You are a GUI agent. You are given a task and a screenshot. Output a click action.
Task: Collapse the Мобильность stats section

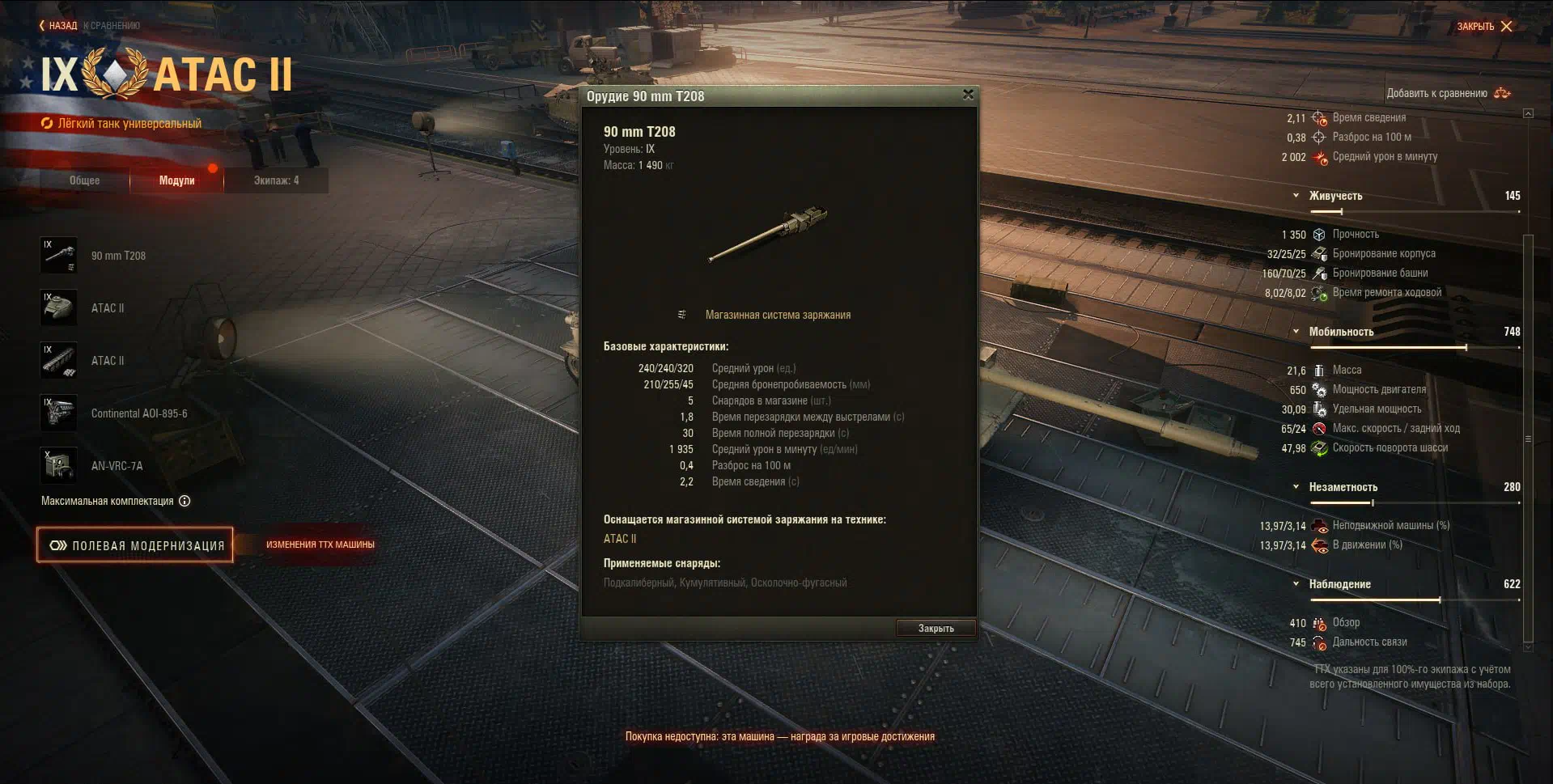[1296, 332]
